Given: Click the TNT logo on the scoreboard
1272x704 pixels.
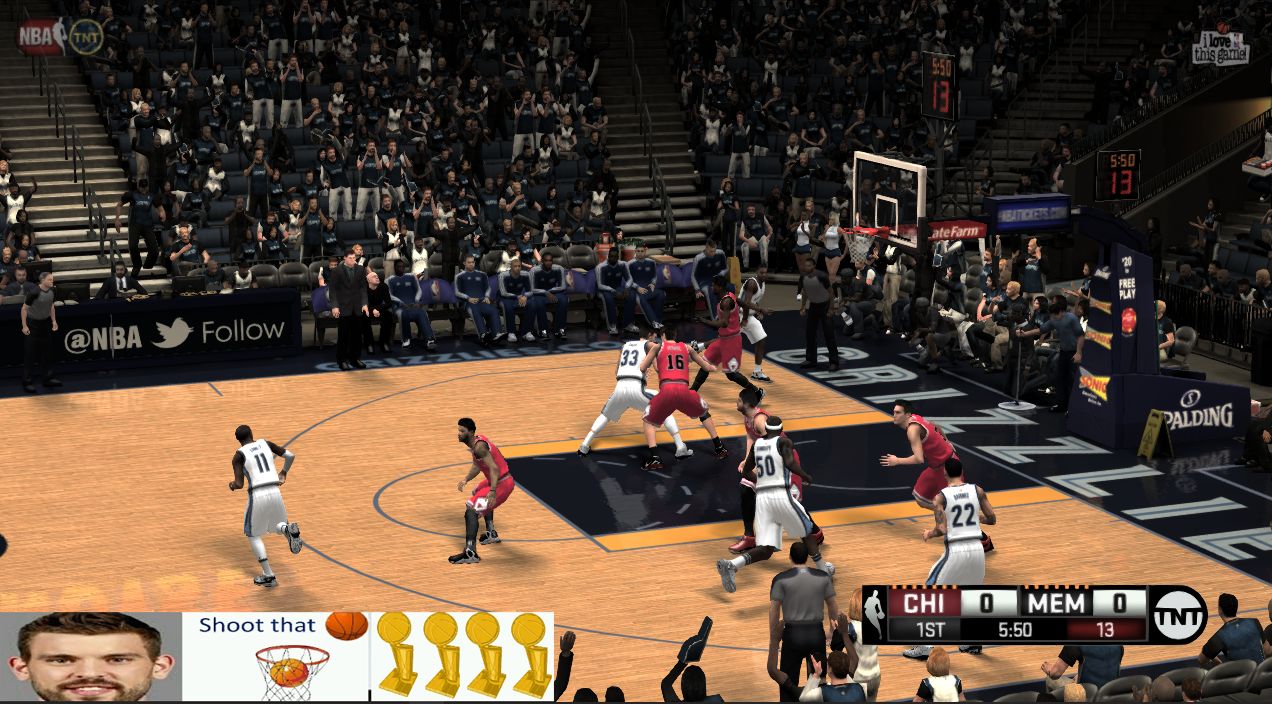Looking at the screenshot, I should (x=1178, y=614).
